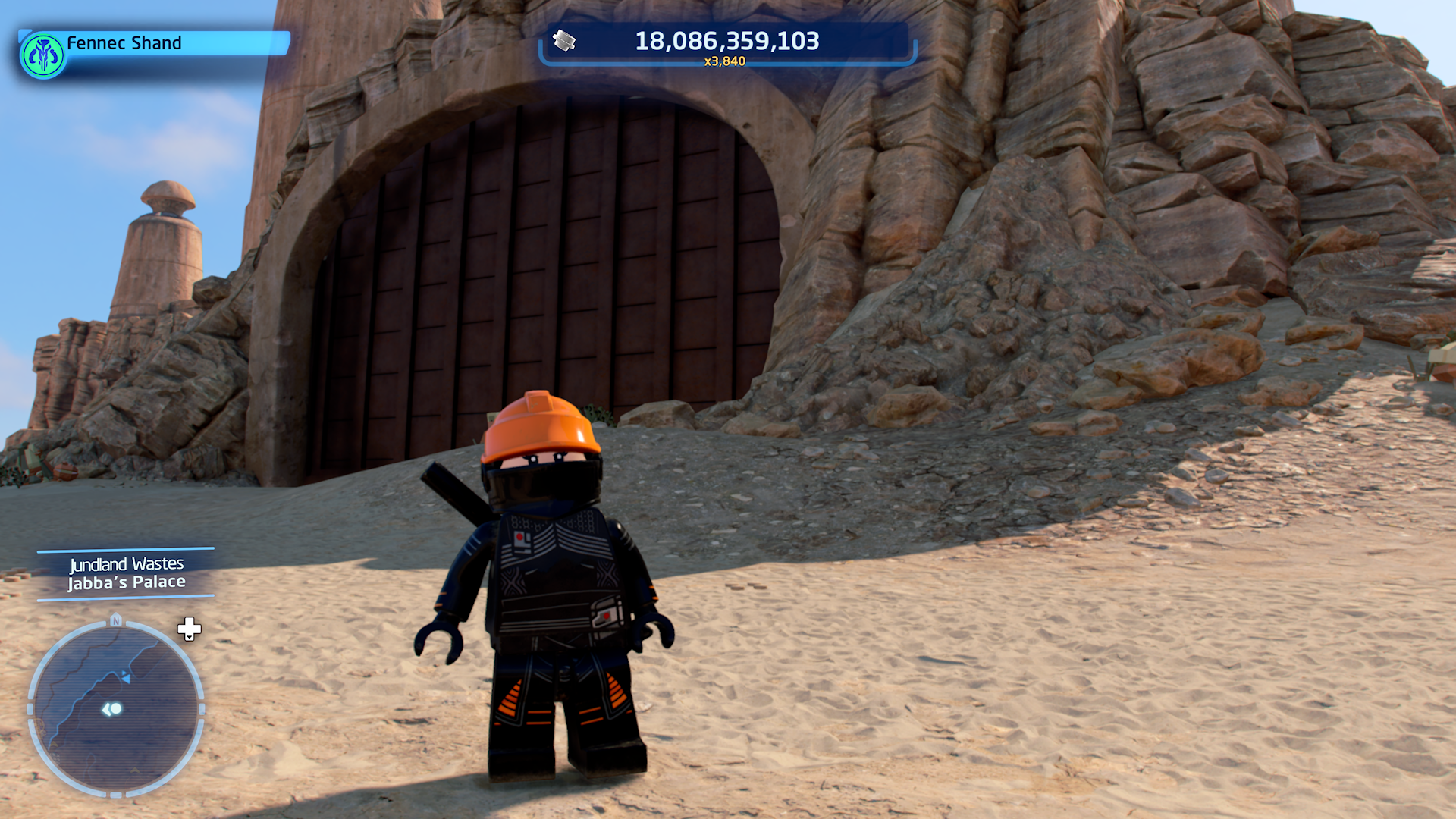Open the Jundland Wastes location banner
Screen dimensions: 1456x819
click(x=126, y=573)
